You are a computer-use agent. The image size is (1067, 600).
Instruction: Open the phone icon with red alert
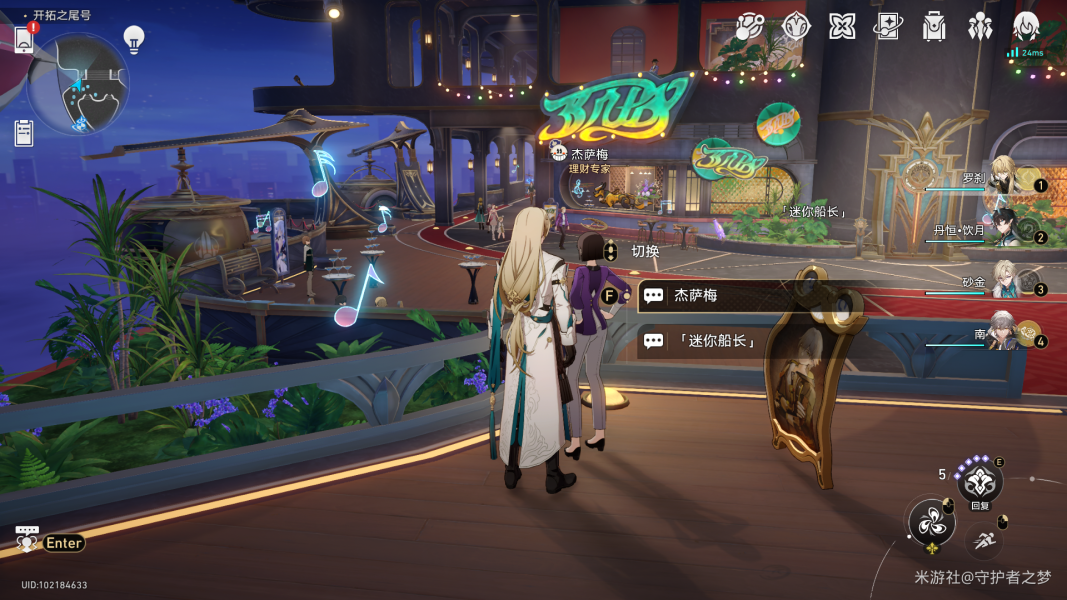tap(24, 40)
